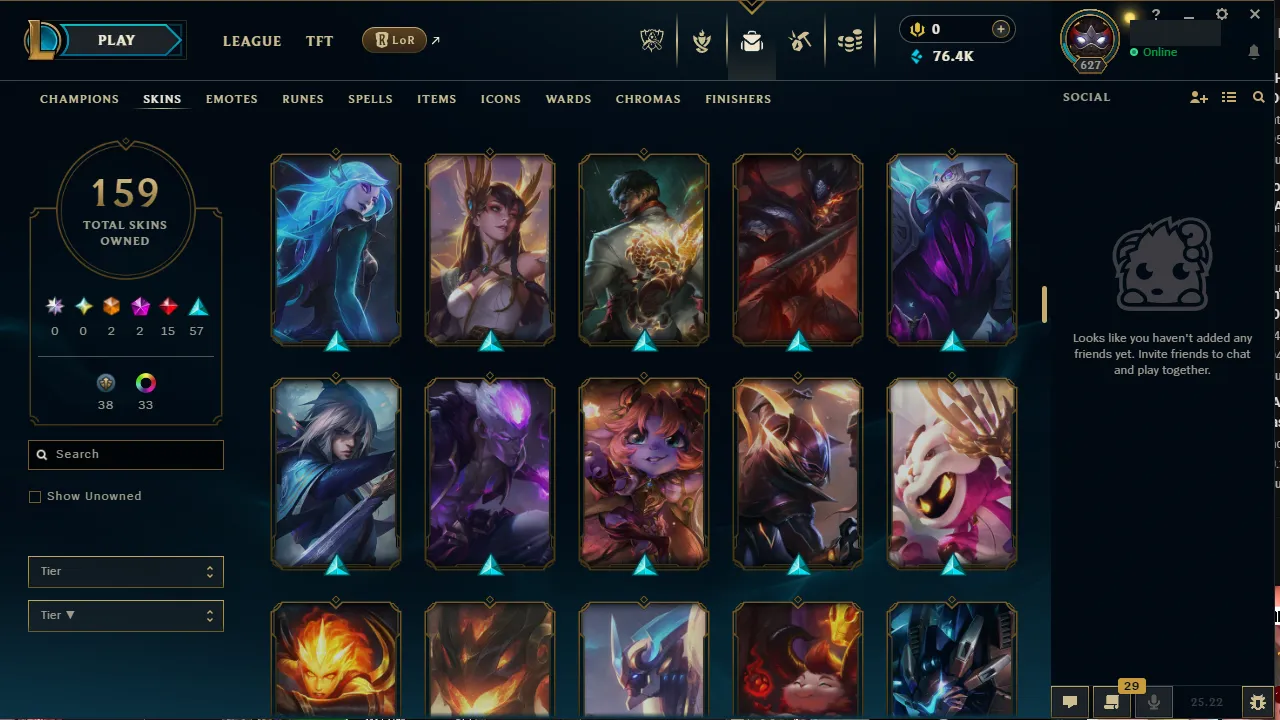Image resolution: width=1280 pixels, height=720 pixels.
Task: Expand the golden chevron above the navigation bar
Action: tap(751, 7)
